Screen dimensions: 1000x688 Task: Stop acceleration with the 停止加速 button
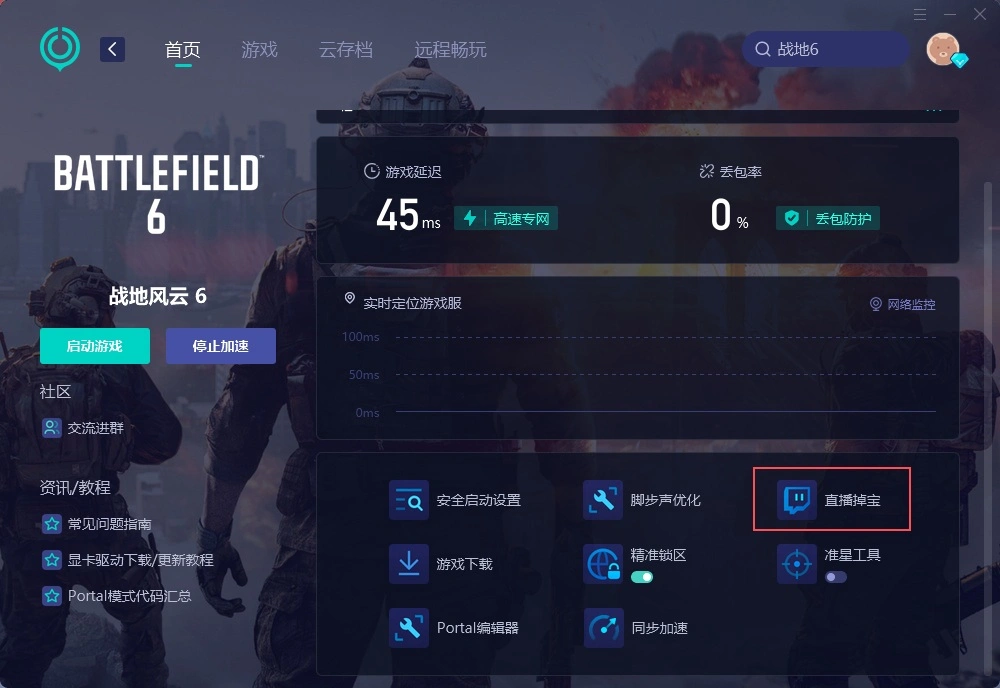tap(220, 346)
